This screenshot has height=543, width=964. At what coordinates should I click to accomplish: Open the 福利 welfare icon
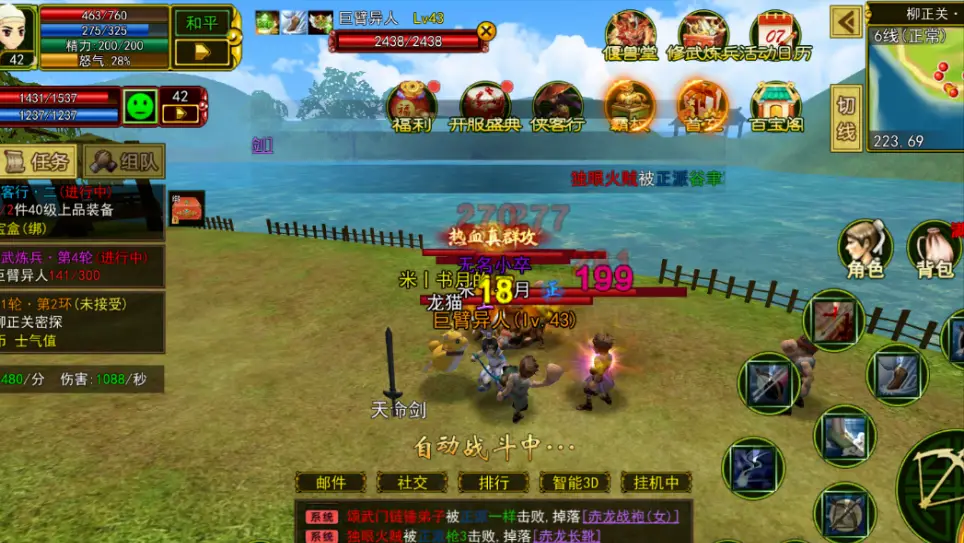point(412,106)
